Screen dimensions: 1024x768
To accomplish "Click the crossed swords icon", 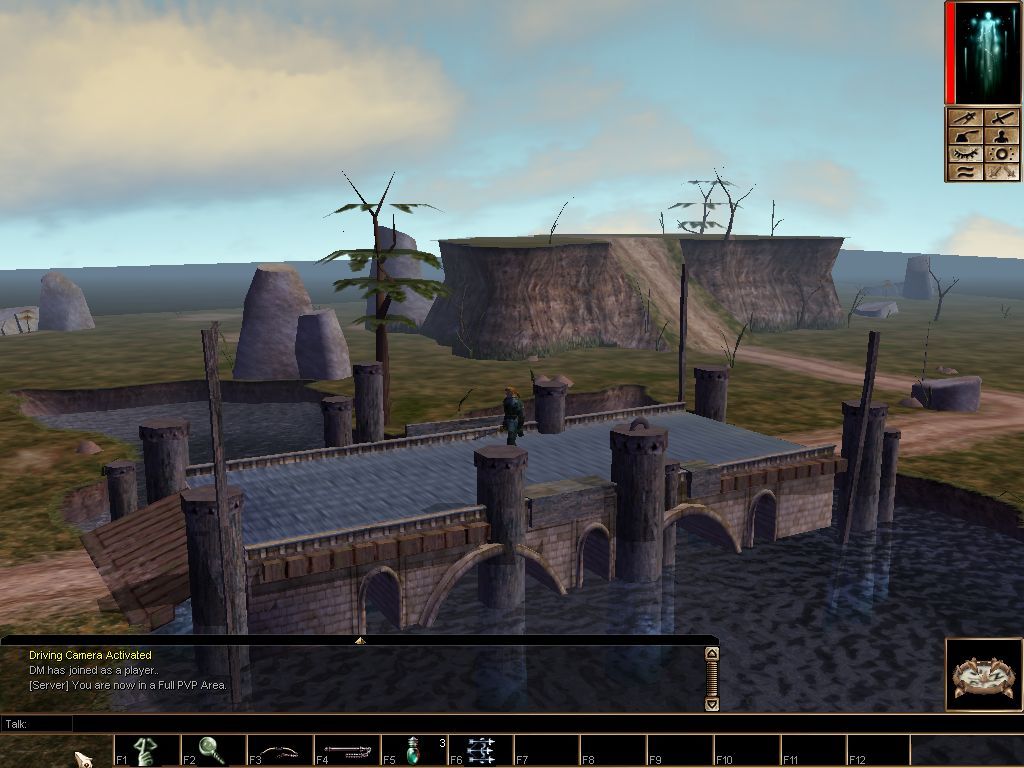I will click(x=1002, y=172).
